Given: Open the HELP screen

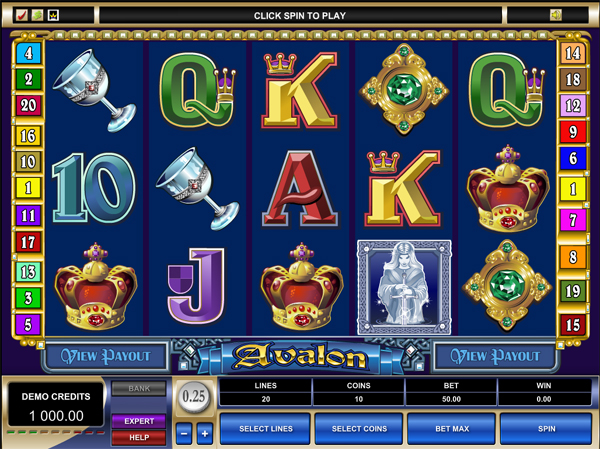Looking at the screenshot, I should tap(138, 437).
